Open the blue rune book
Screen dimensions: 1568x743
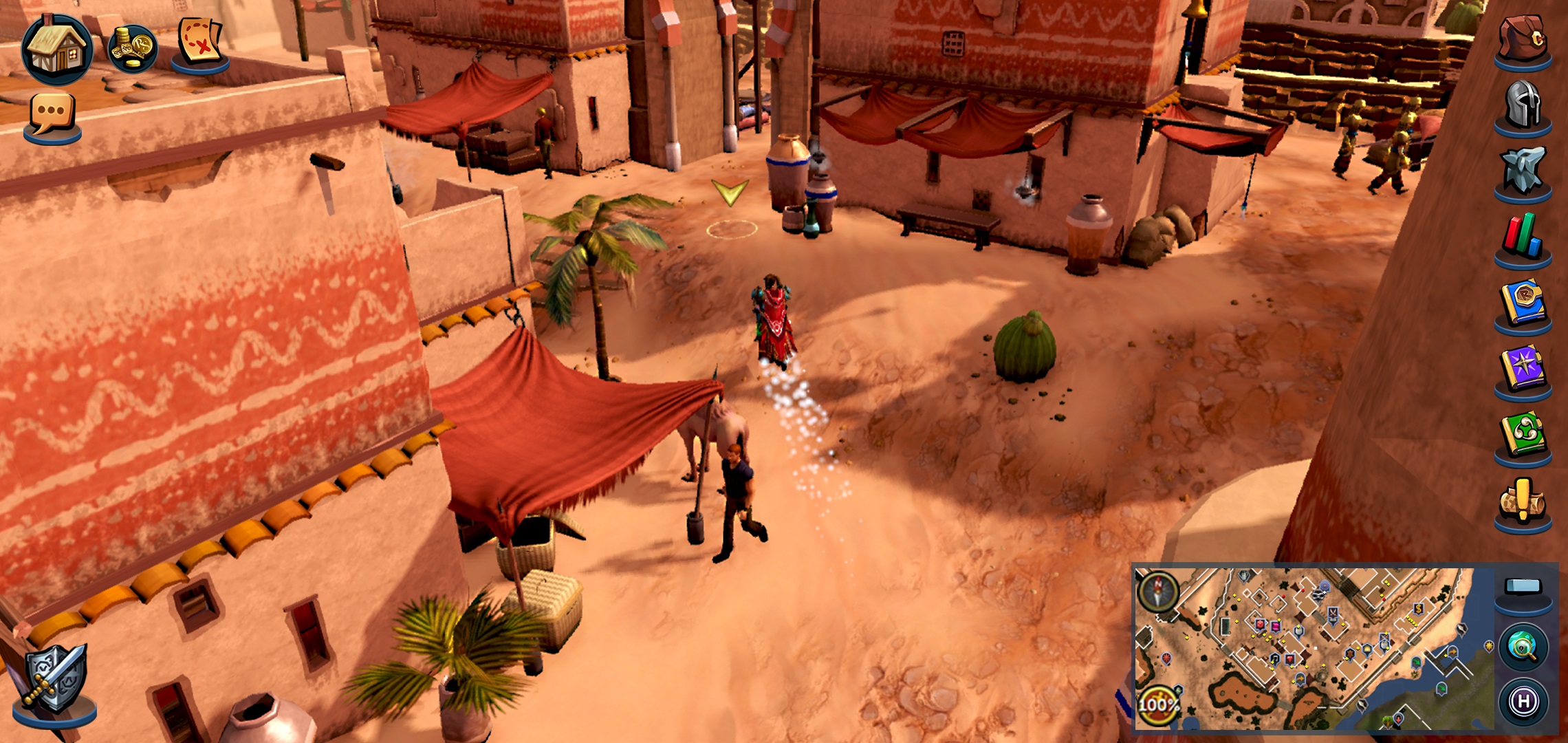point(1523,303)
